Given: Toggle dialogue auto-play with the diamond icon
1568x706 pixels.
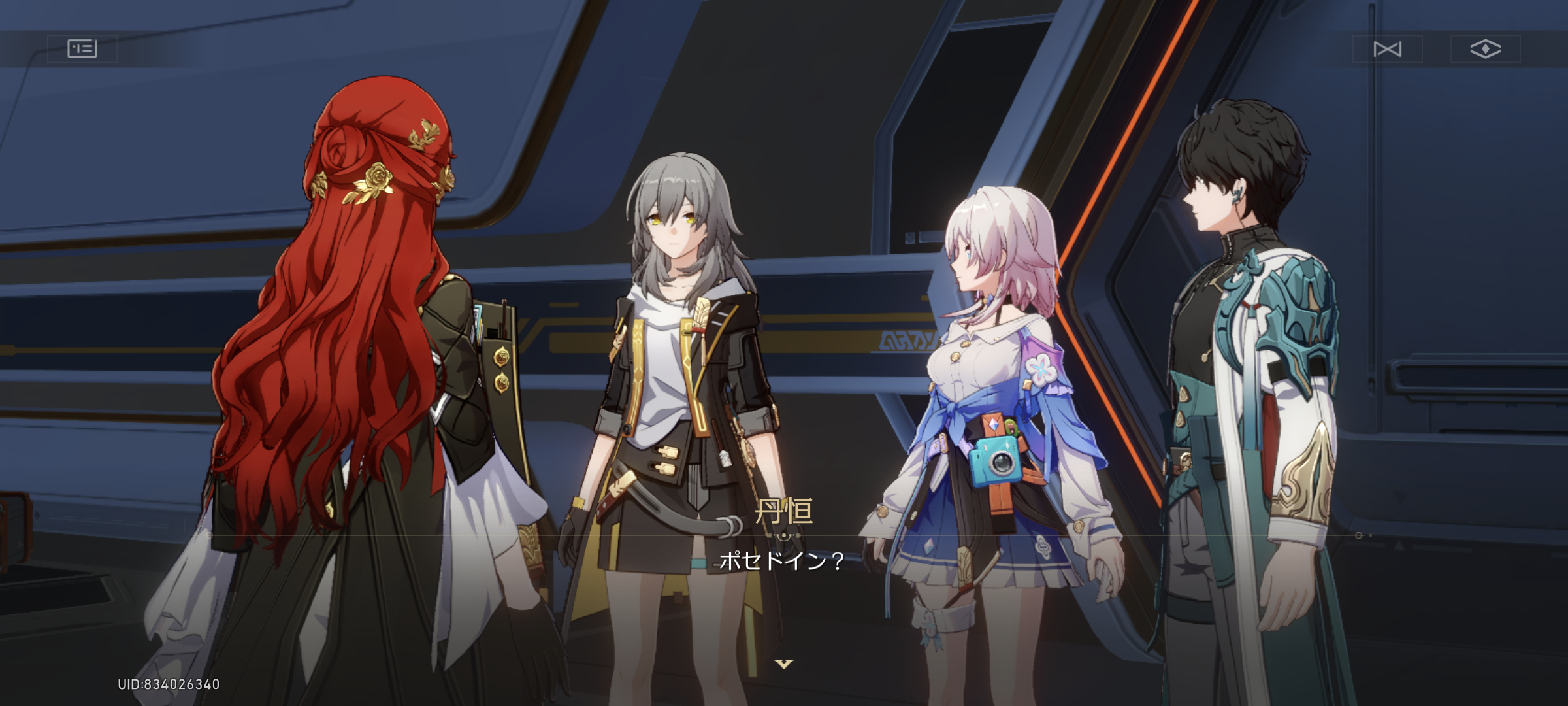Looking at the screenshot, I should click(1485, 49).
